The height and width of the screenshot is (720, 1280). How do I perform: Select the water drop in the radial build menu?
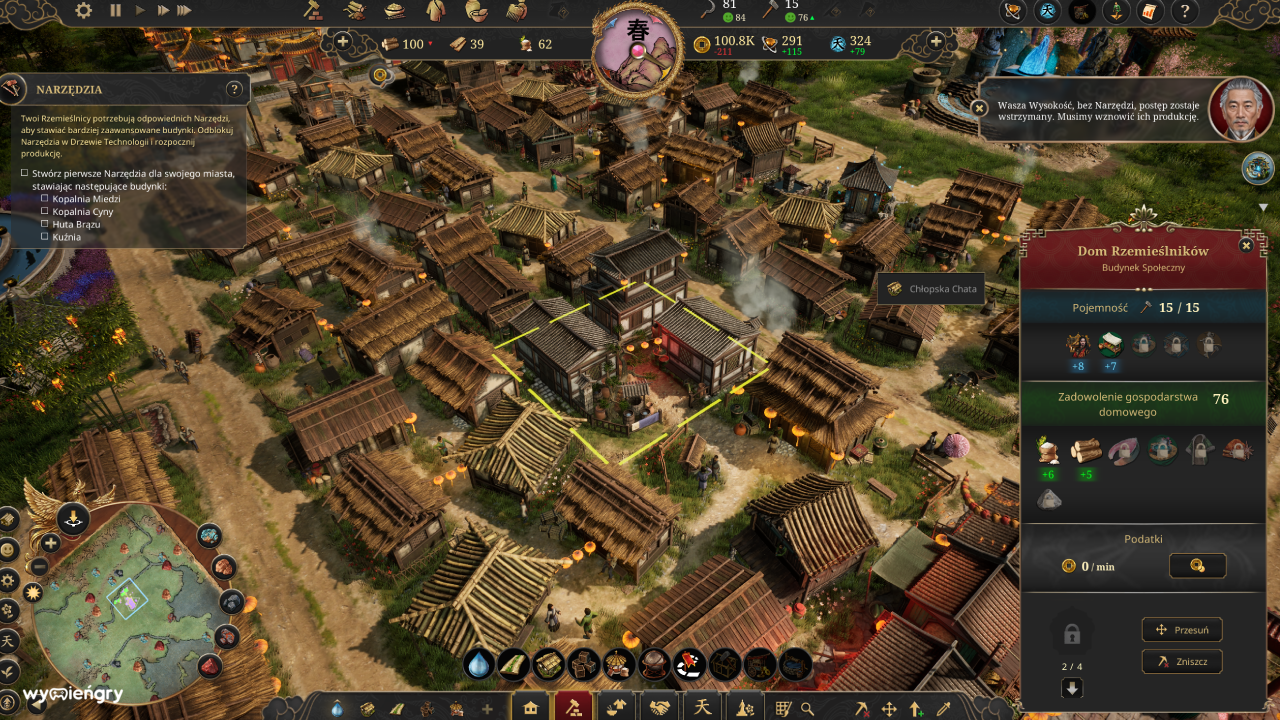click(478, 662)
